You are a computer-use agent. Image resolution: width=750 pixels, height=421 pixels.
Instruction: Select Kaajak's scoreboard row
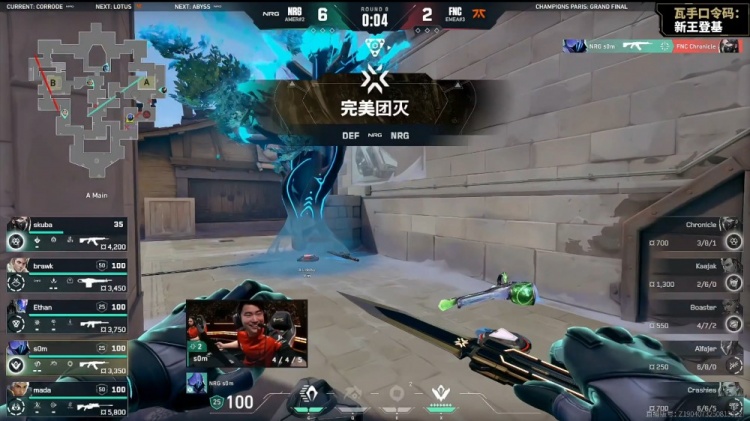(693, 275)
